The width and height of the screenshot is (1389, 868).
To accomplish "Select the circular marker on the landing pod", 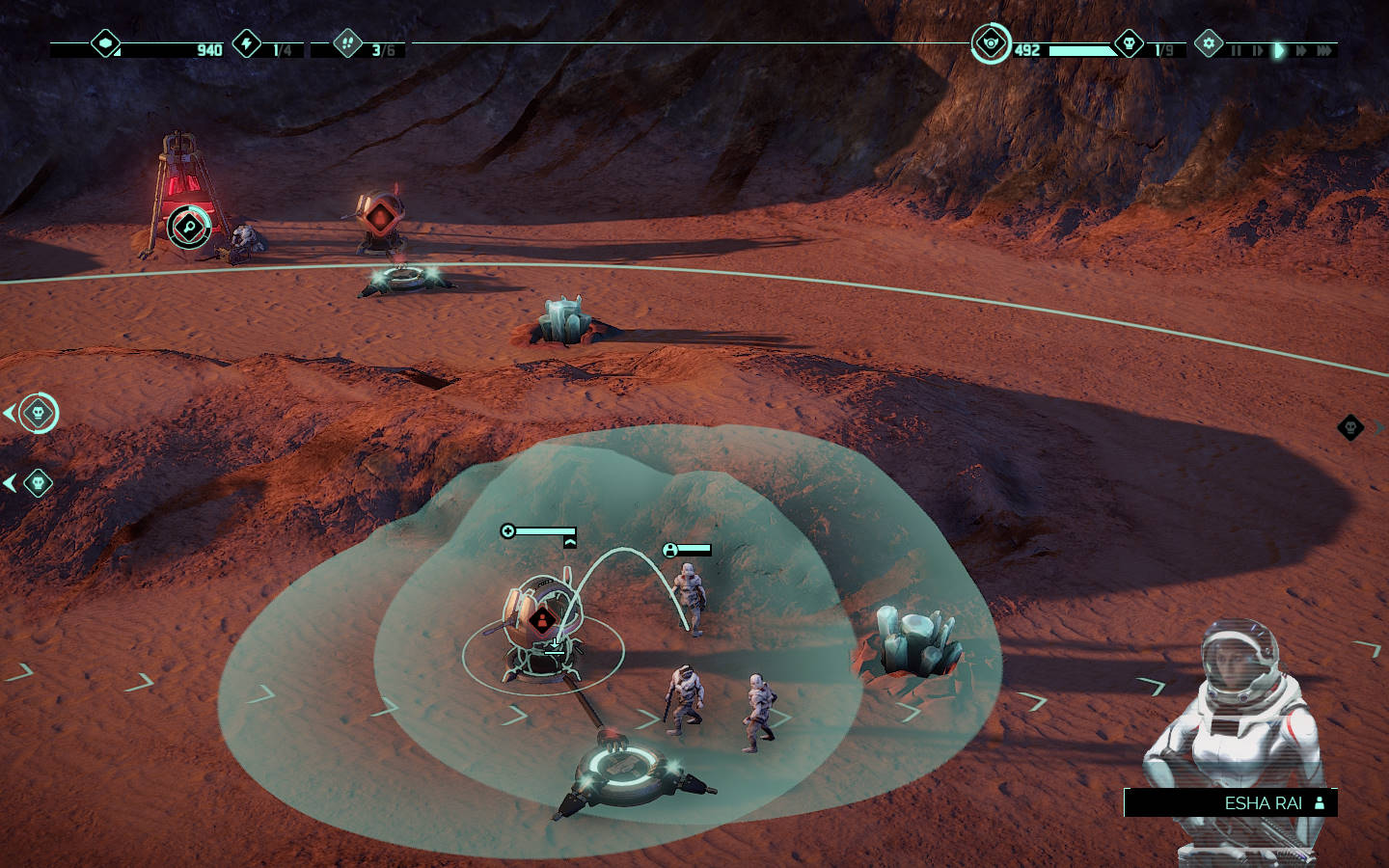I will click(x=189, y=227).
